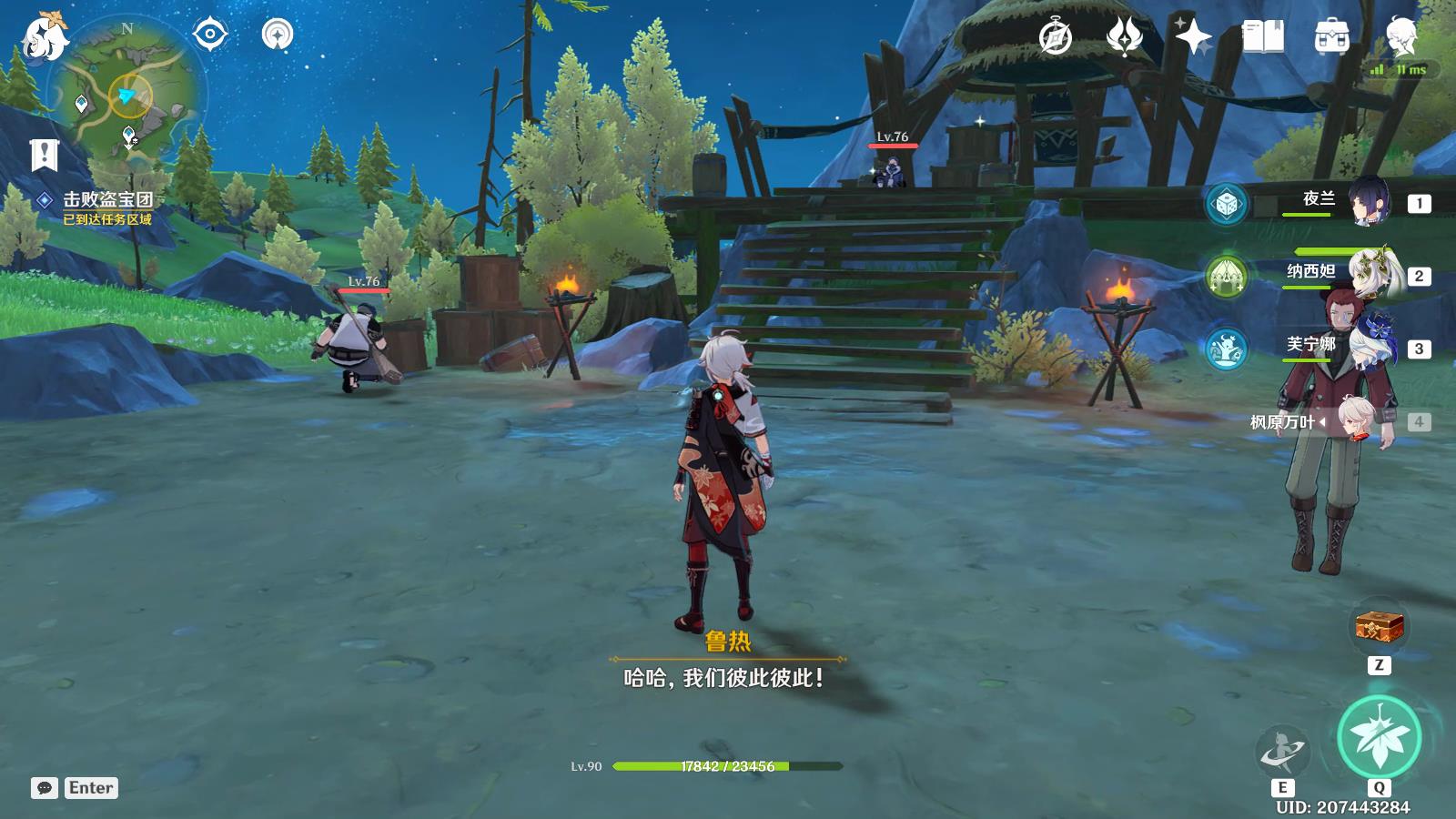Click the round icon right of the eye icon
Image resolution: width=1456 pixels, height=819 pixels.
pyautogui.click(x=278, y=35)
